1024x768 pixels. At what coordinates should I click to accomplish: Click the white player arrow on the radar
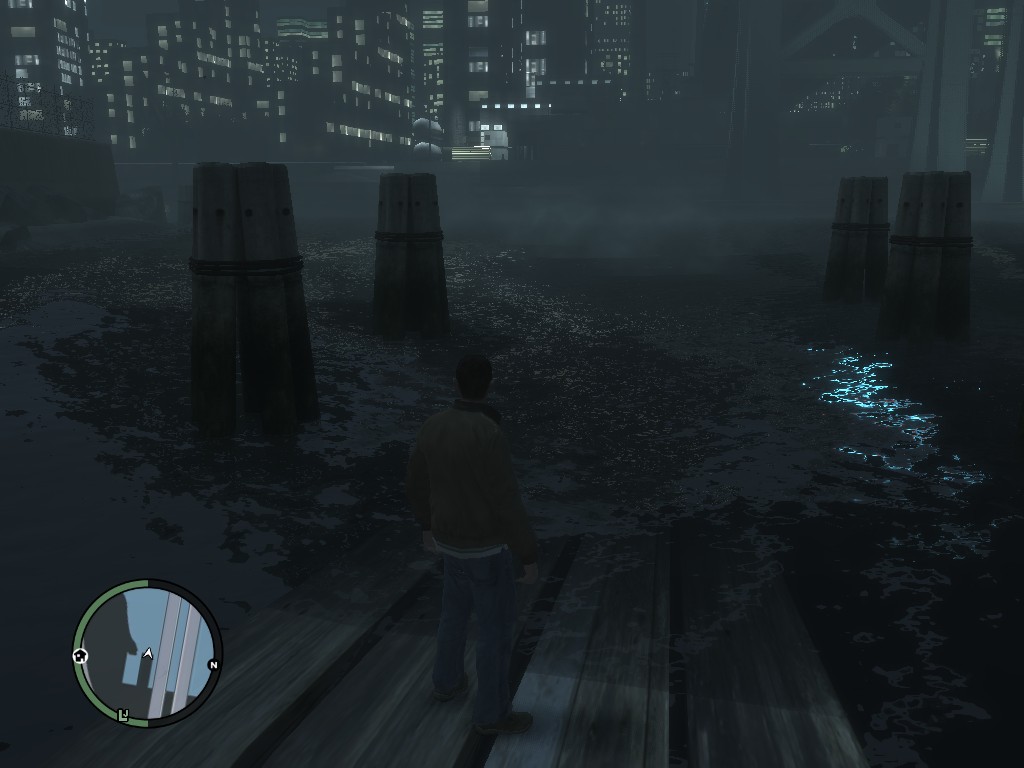coord(148,653)
